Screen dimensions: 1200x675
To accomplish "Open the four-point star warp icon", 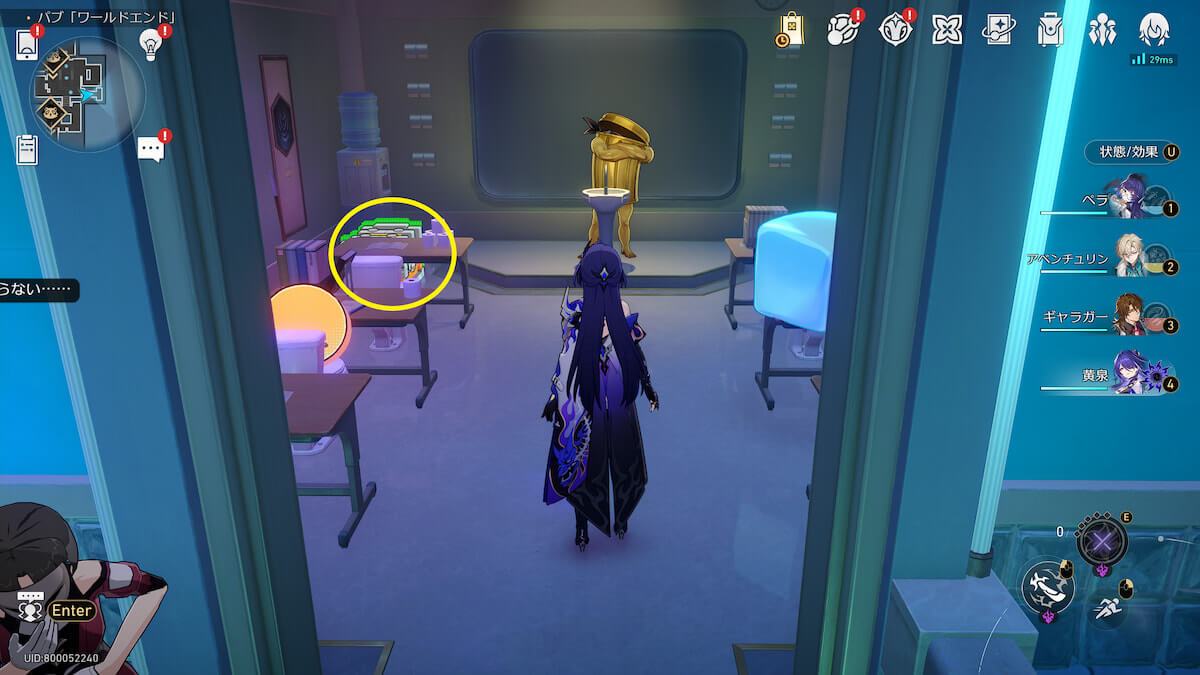I will (946, 30).
